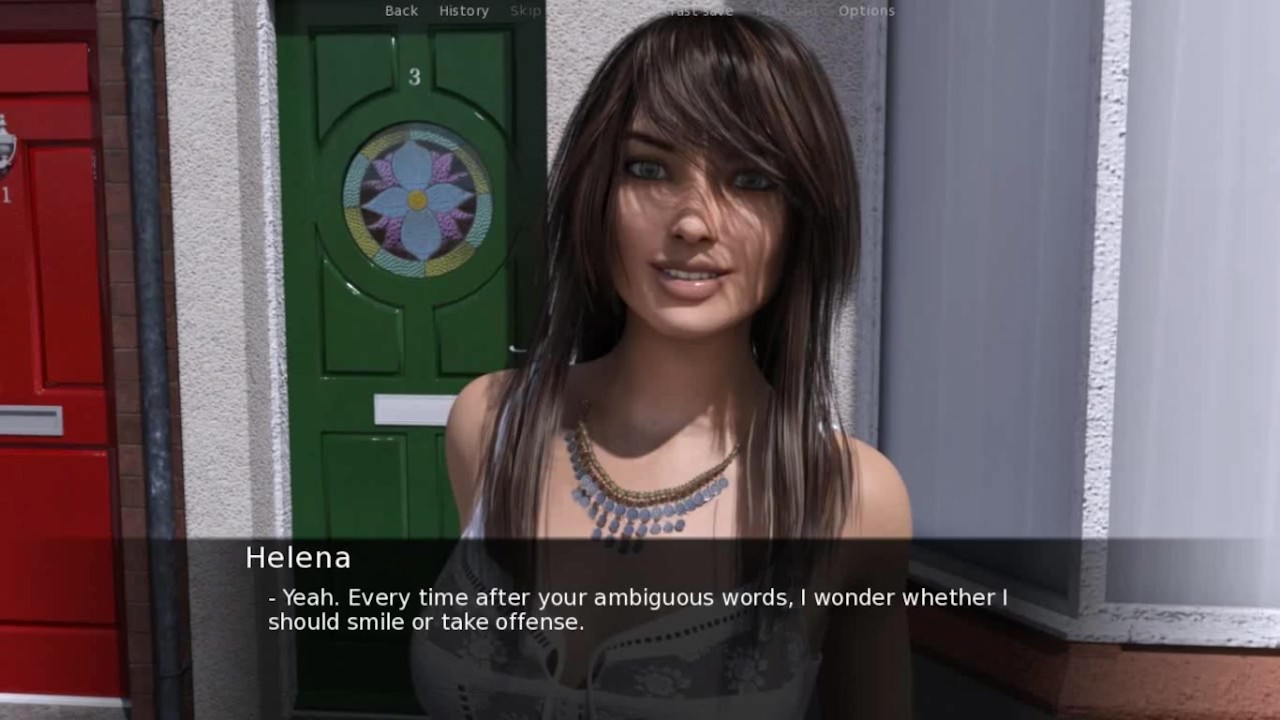This screenshot has height=720, width=1280.
Task: Activate the Skip dialogue button
Action: (525, 11)
